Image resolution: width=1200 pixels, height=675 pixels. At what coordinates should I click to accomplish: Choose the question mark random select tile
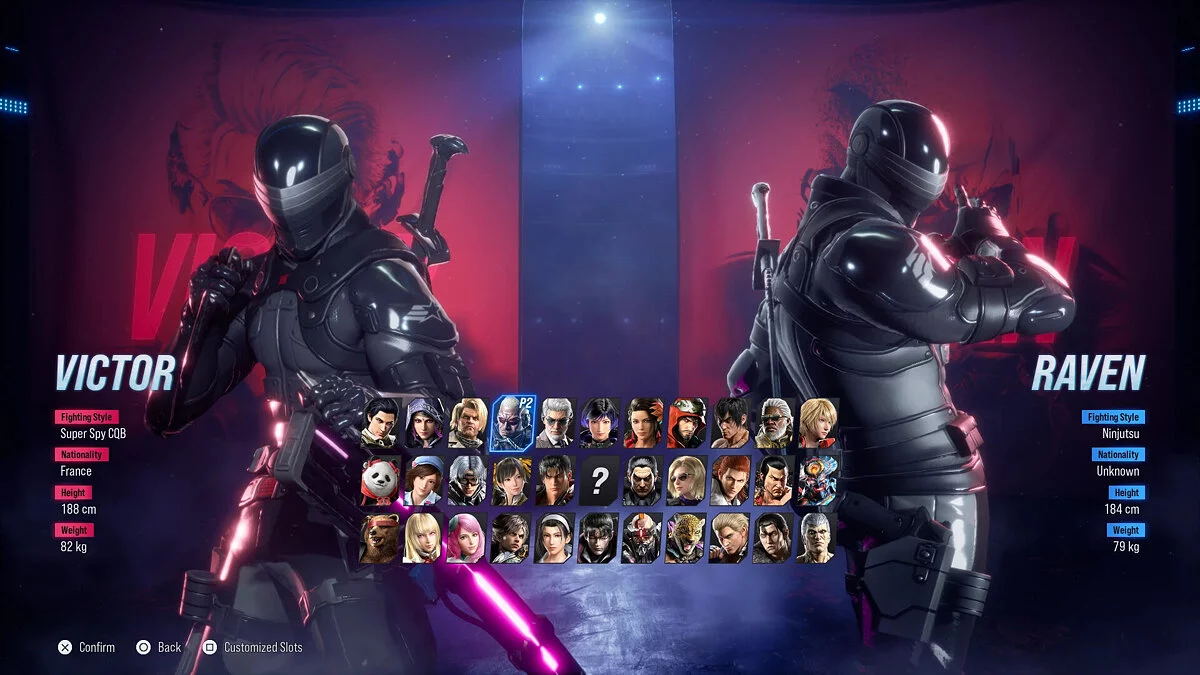coord(599,481)
